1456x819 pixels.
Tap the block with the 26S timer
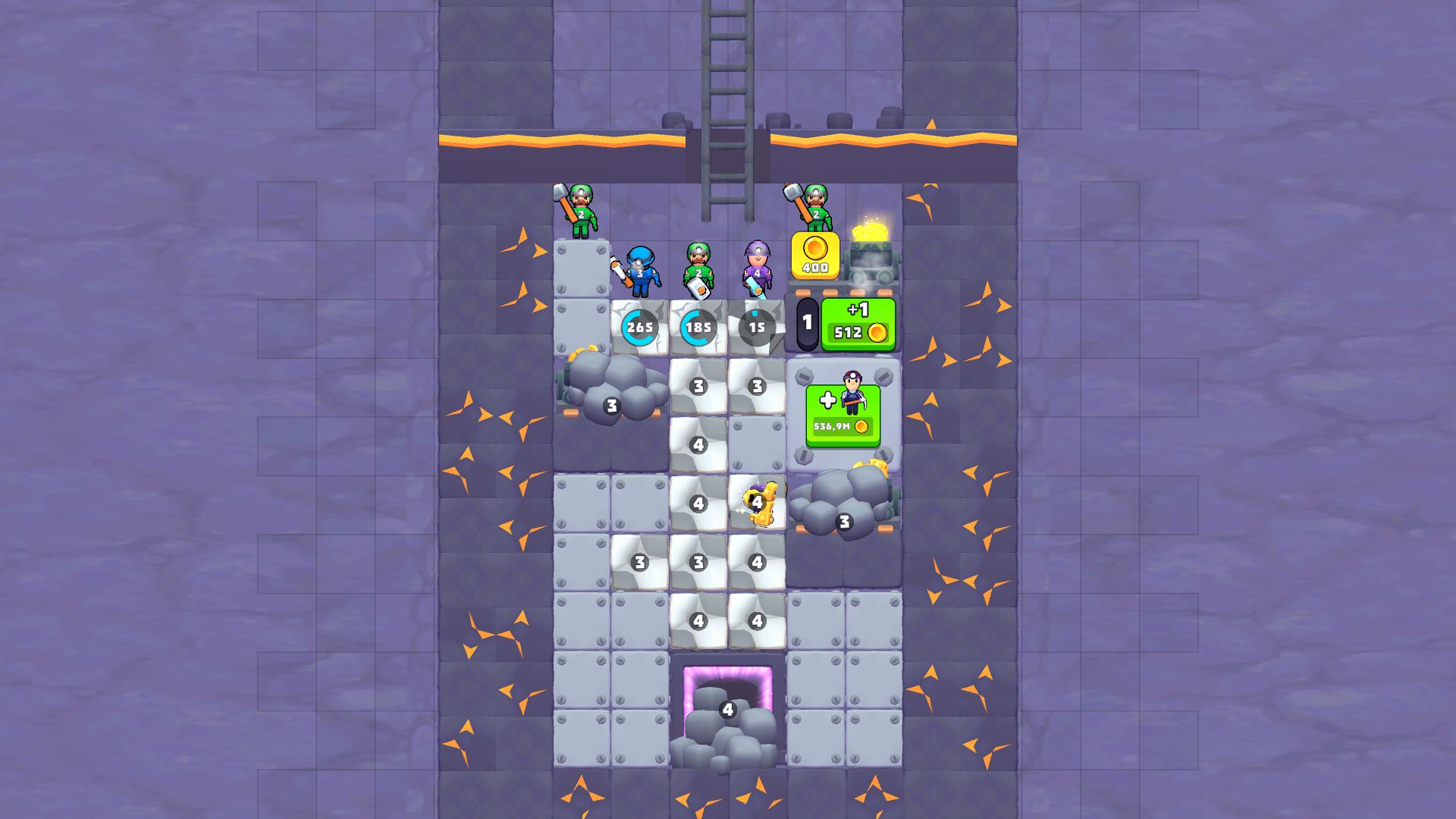click(x=639, y=326)
